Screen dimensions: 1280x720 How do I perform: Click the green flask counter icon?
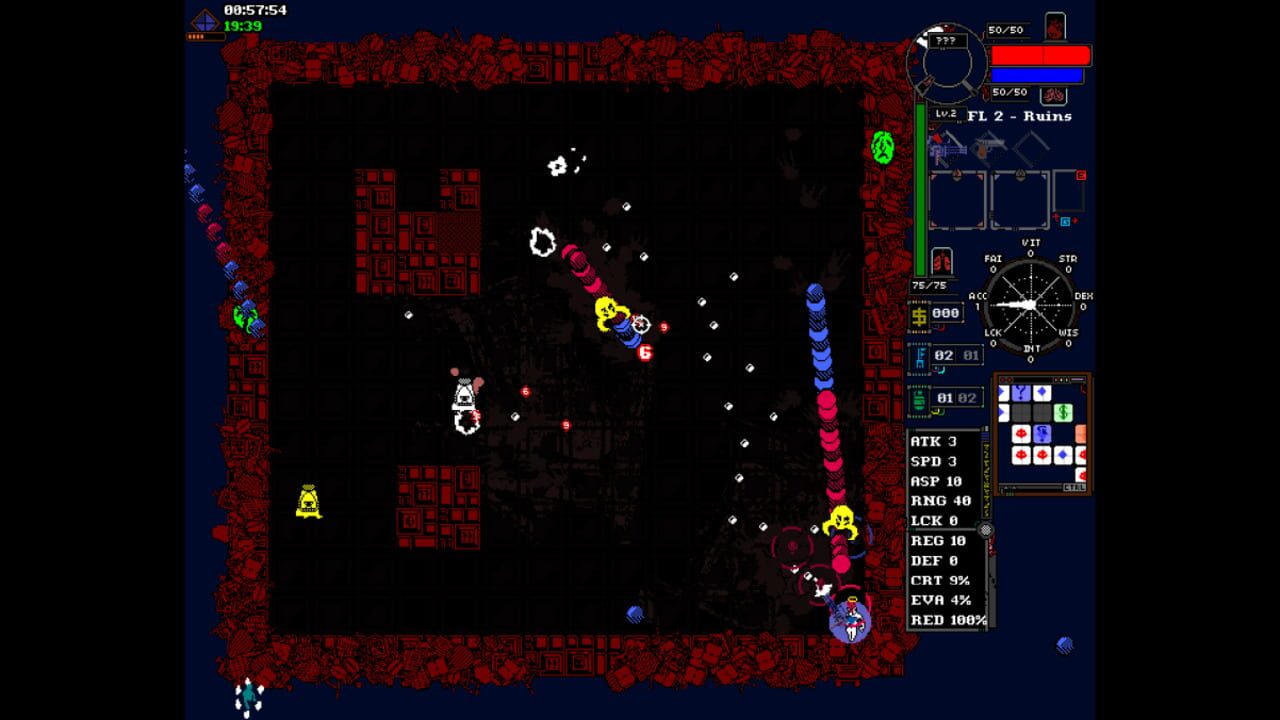click(x=918, y=397)
